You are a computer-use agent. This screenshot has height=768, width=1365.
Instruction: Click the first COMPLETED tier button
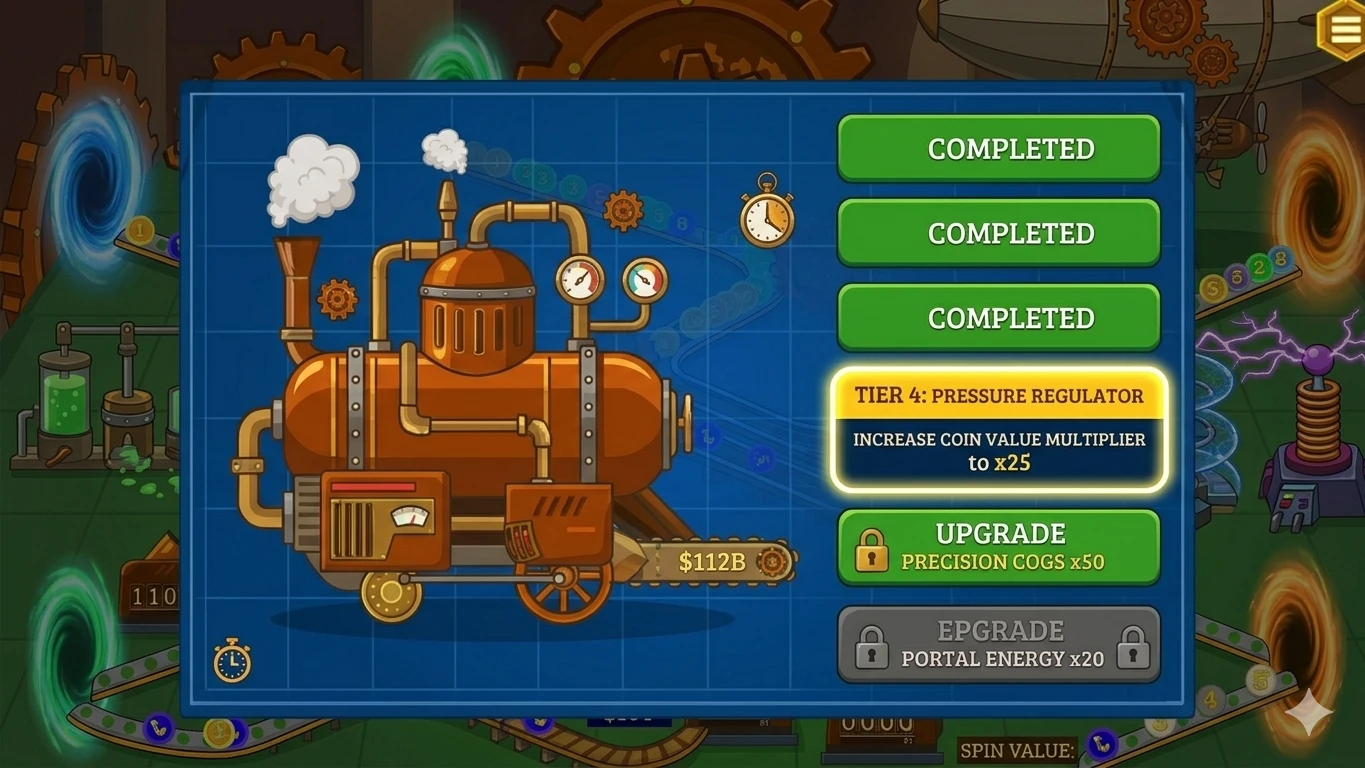pyautogui.click(x=998, y=147)
